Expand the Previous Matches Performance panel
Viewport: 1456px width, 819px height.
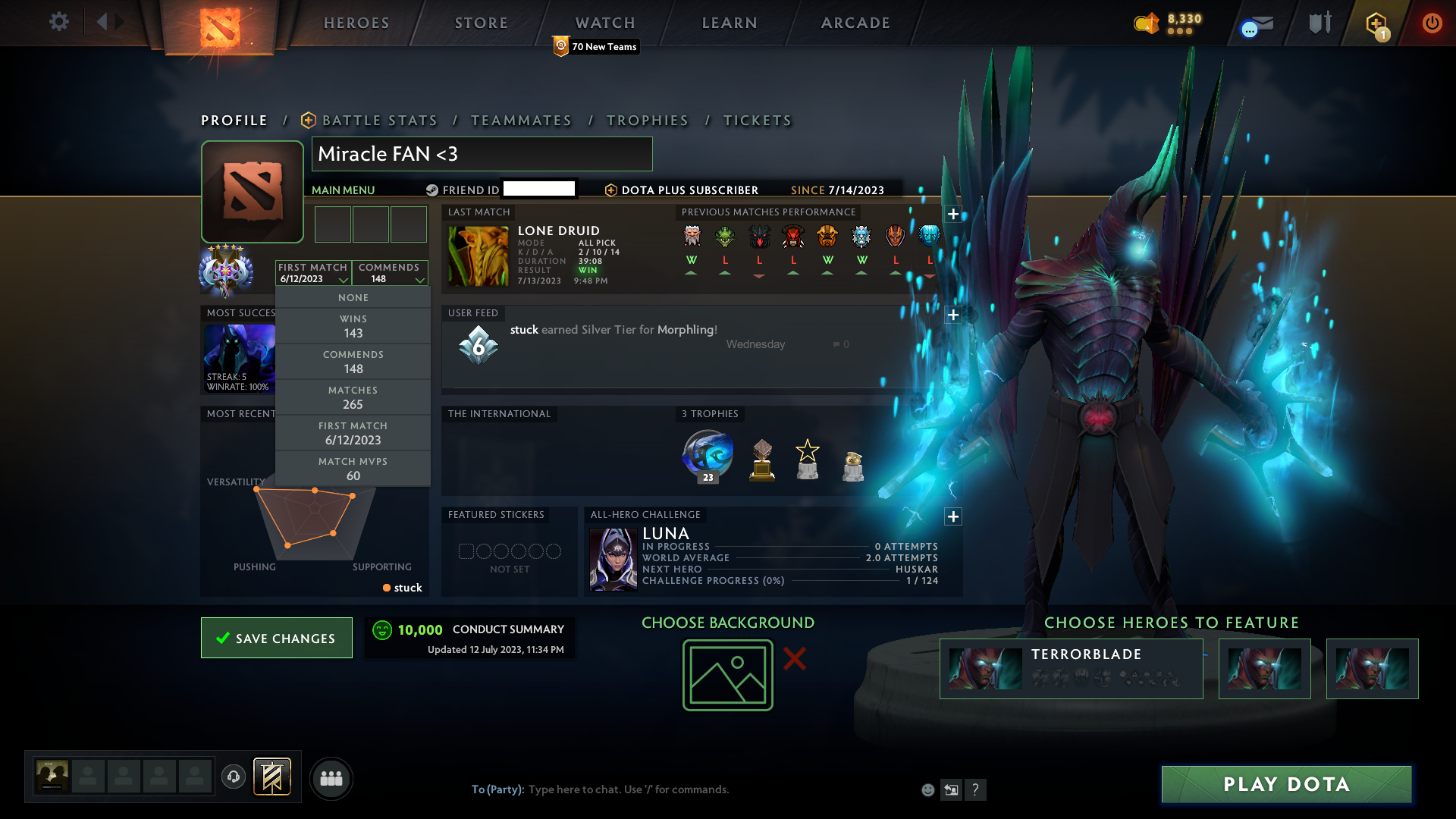(x=953, y=215)
